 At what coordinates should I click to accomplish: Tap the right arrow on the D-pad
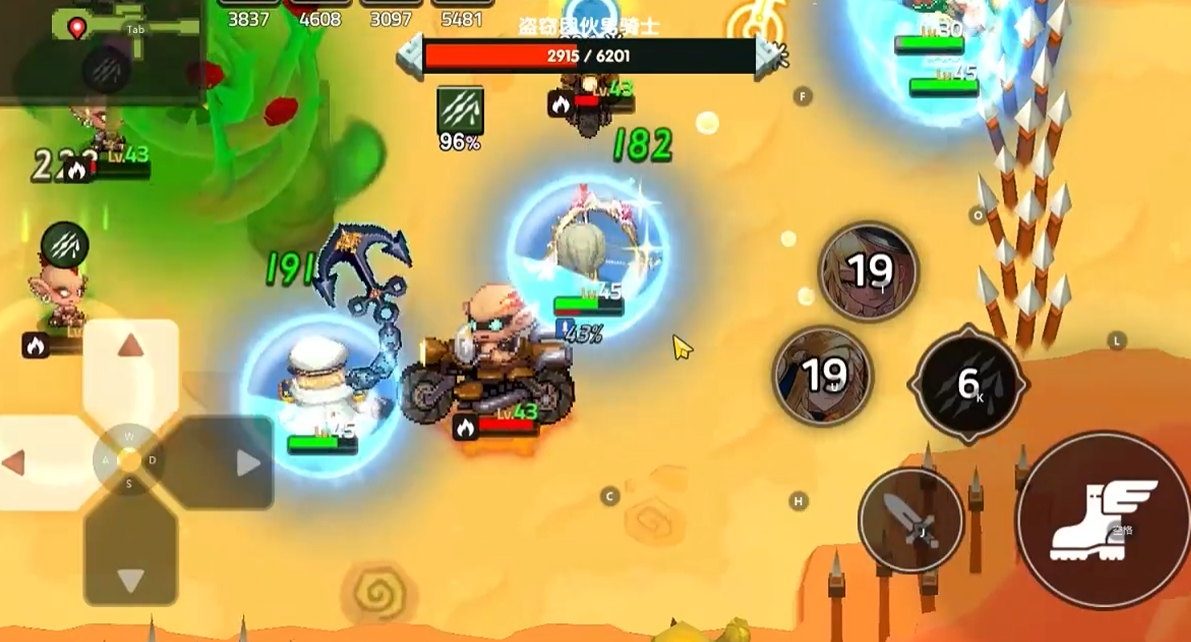point(246,463)
